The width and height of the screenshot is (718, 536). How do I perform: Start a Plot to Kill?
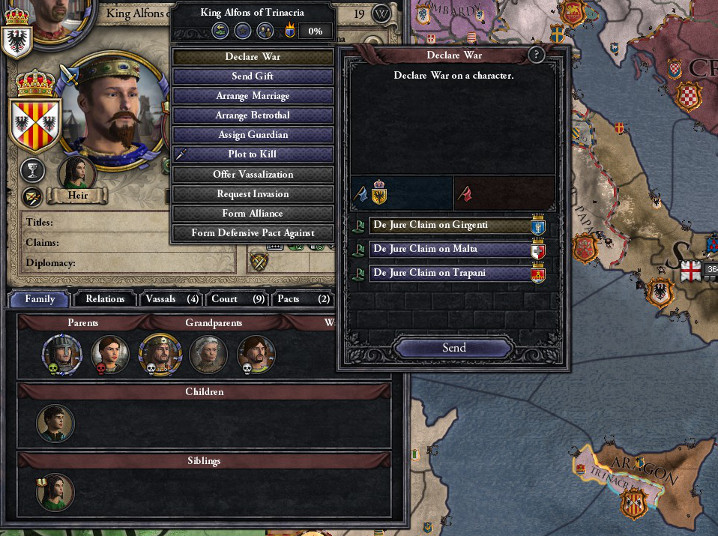click(253, 154)
